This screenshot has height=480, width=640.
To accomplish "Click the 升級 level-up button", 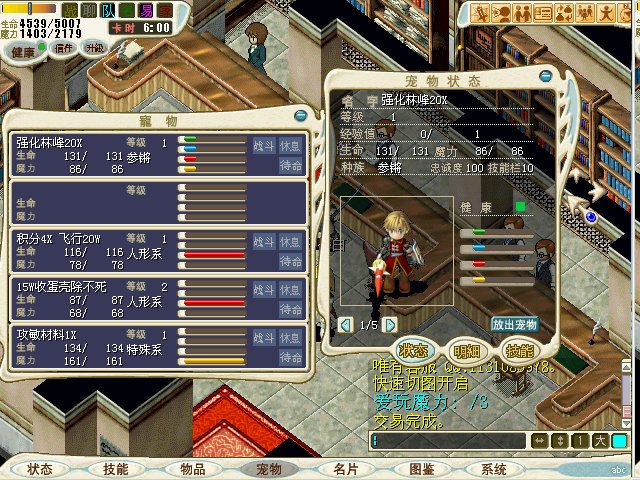I will coord(94,48).
